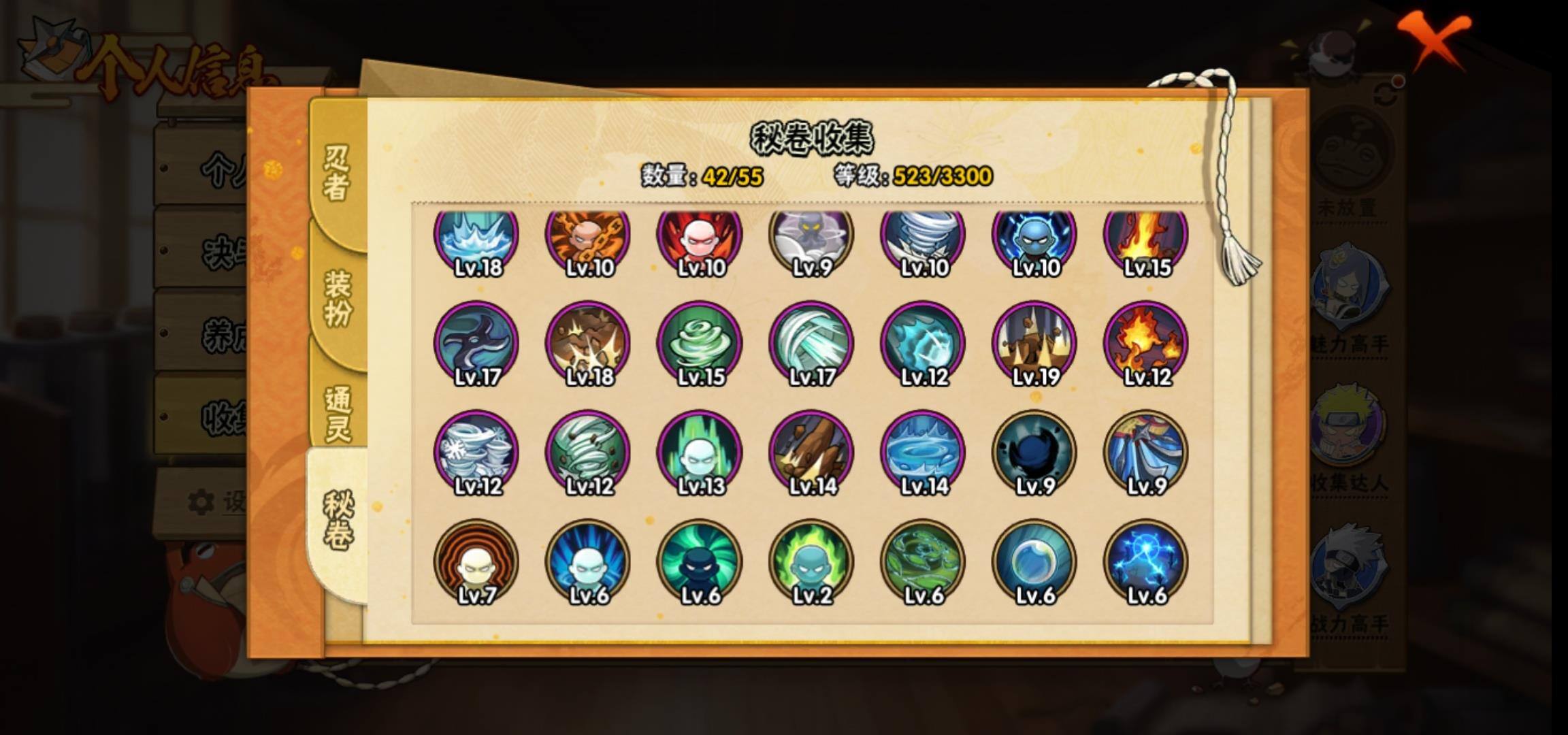Select the Lv.6 blue lightning scroll
The height and width of the screenshot is (735, 1568).
[1146, 562]
